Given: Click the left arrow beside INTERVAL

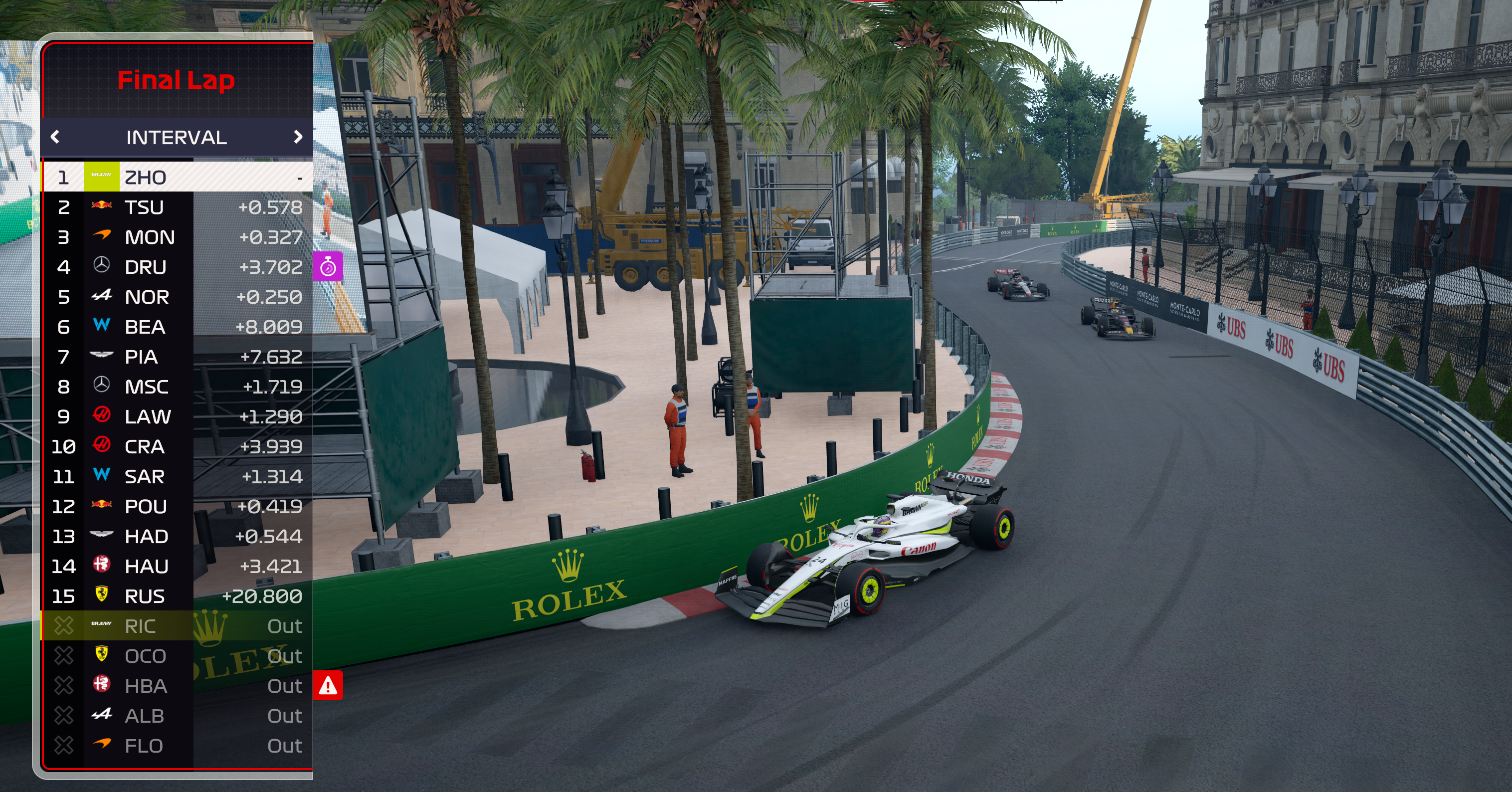Looking at the screenshot, I should tap(56, 137).
